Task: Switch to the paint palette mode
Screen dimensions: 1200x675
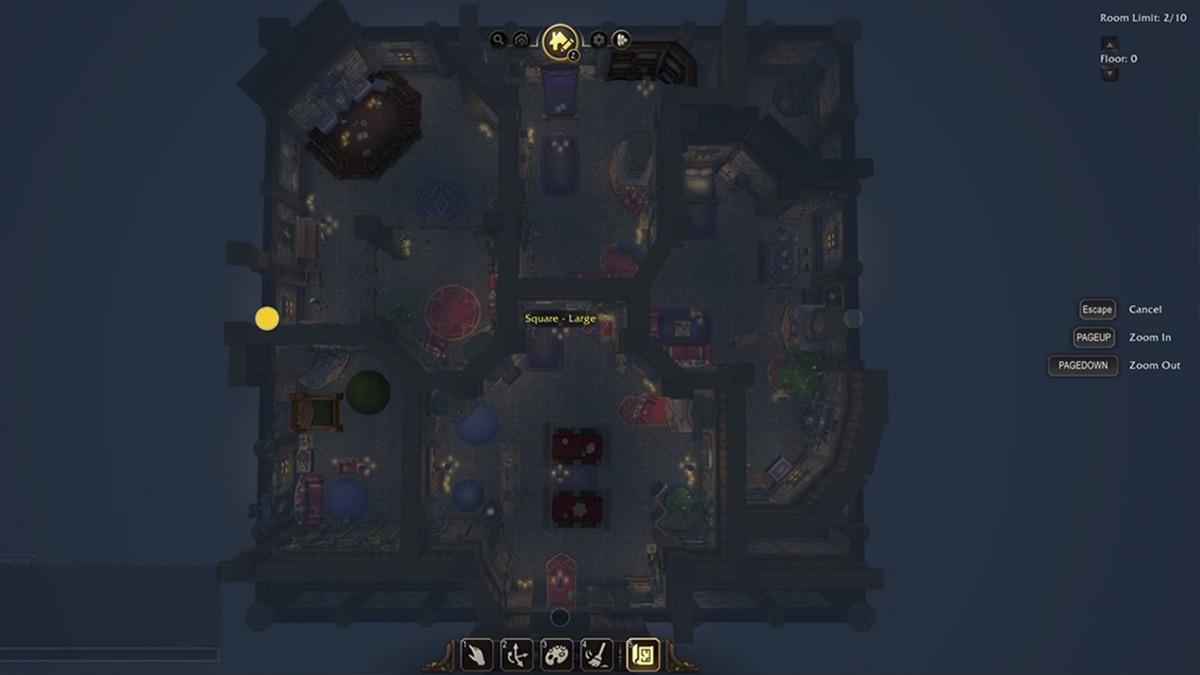Action: pos(557,655)
